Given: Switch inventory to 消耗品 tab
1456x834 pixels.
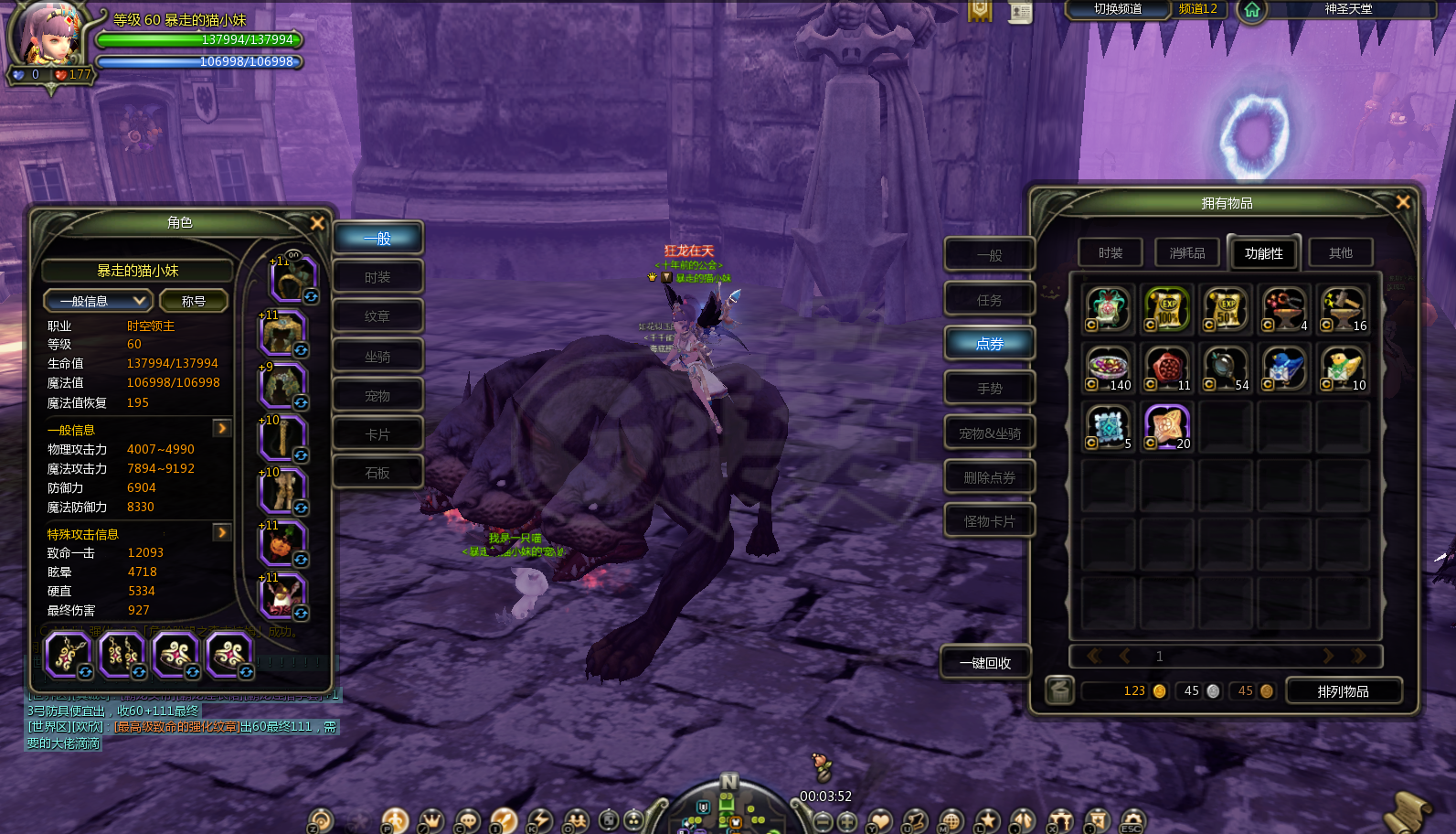Looking at the screenshot, I should [1187, 252].
